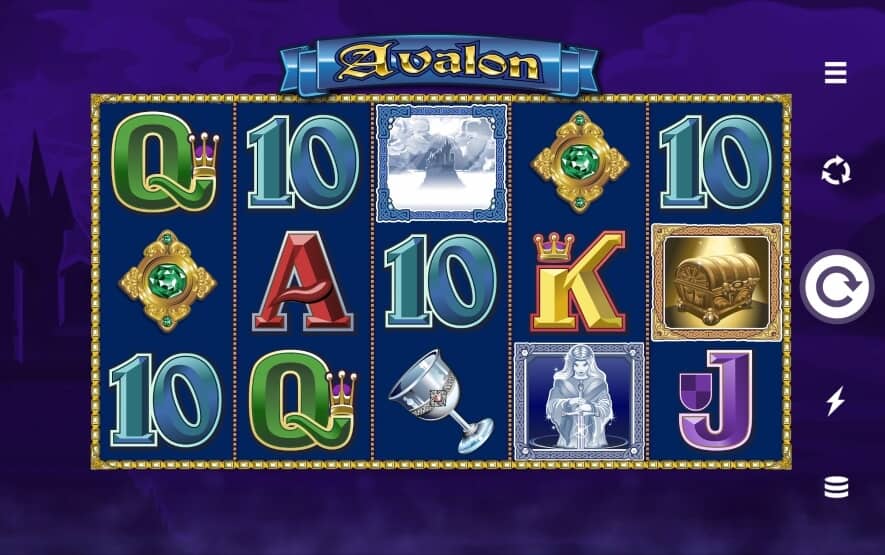Image resolution: width=885 pixels, height=555 pixels.
Task: Spin the reels with the round button
Action: (x=837, y=287)
